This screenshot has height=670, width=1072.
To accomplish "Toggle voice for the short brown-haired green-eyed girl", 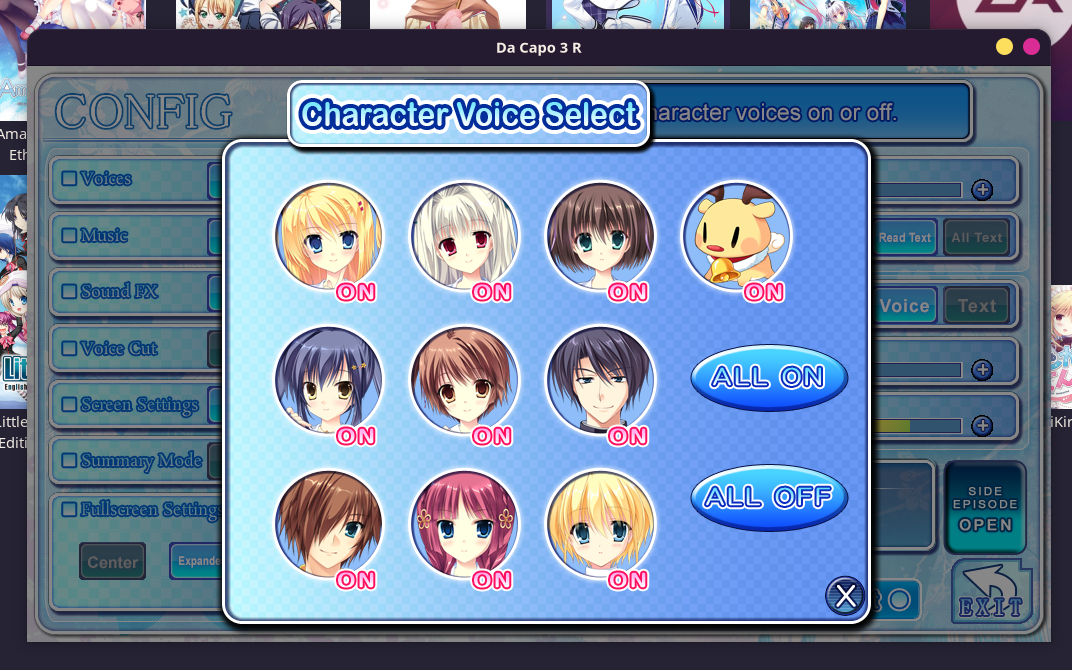I will pos(600,237).
